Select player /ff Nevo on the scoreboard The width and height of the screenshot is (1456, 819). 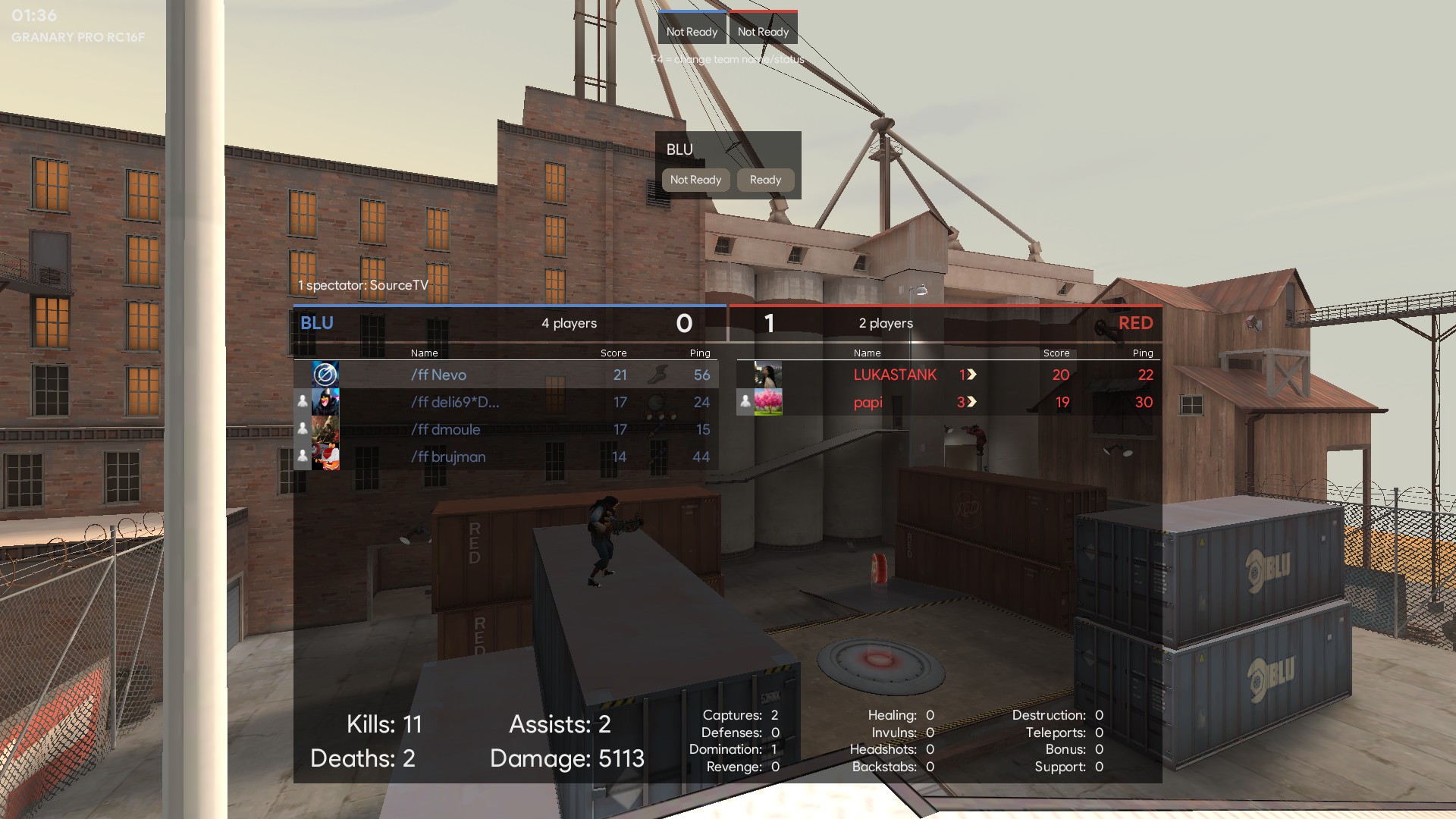click(439, 375)
